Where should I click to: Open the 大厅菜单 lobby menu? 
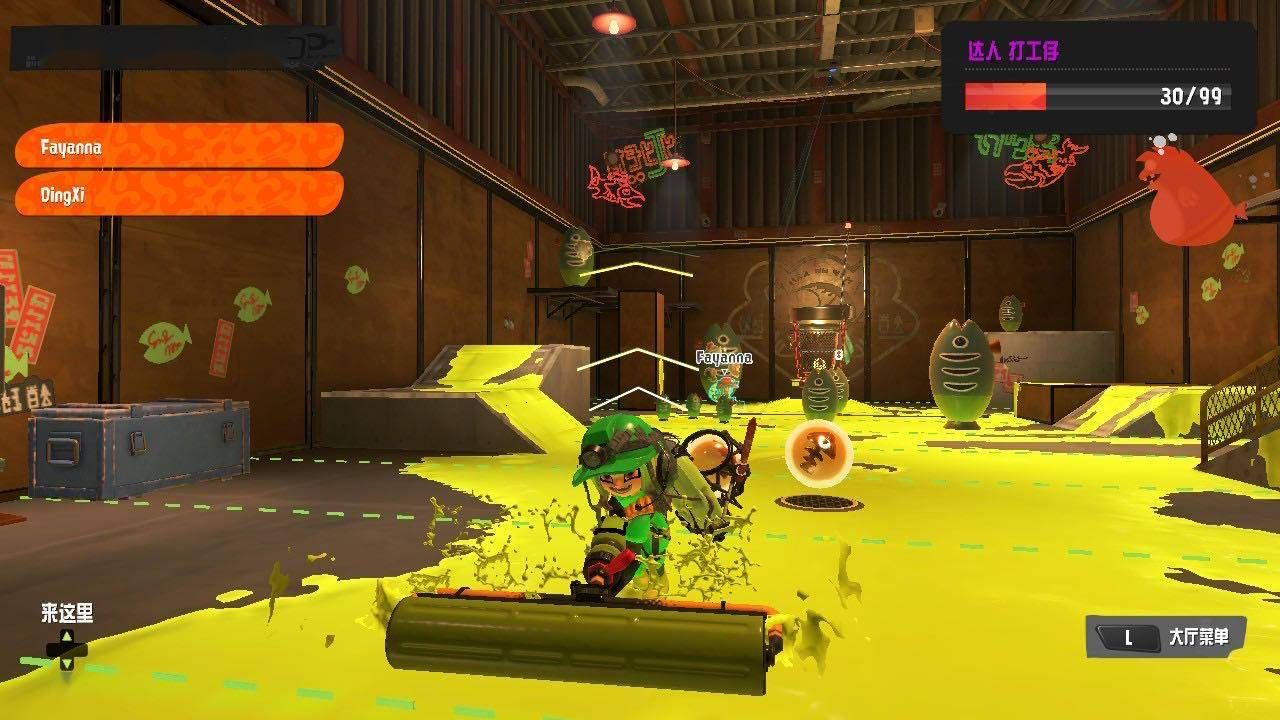point(1166,637)
